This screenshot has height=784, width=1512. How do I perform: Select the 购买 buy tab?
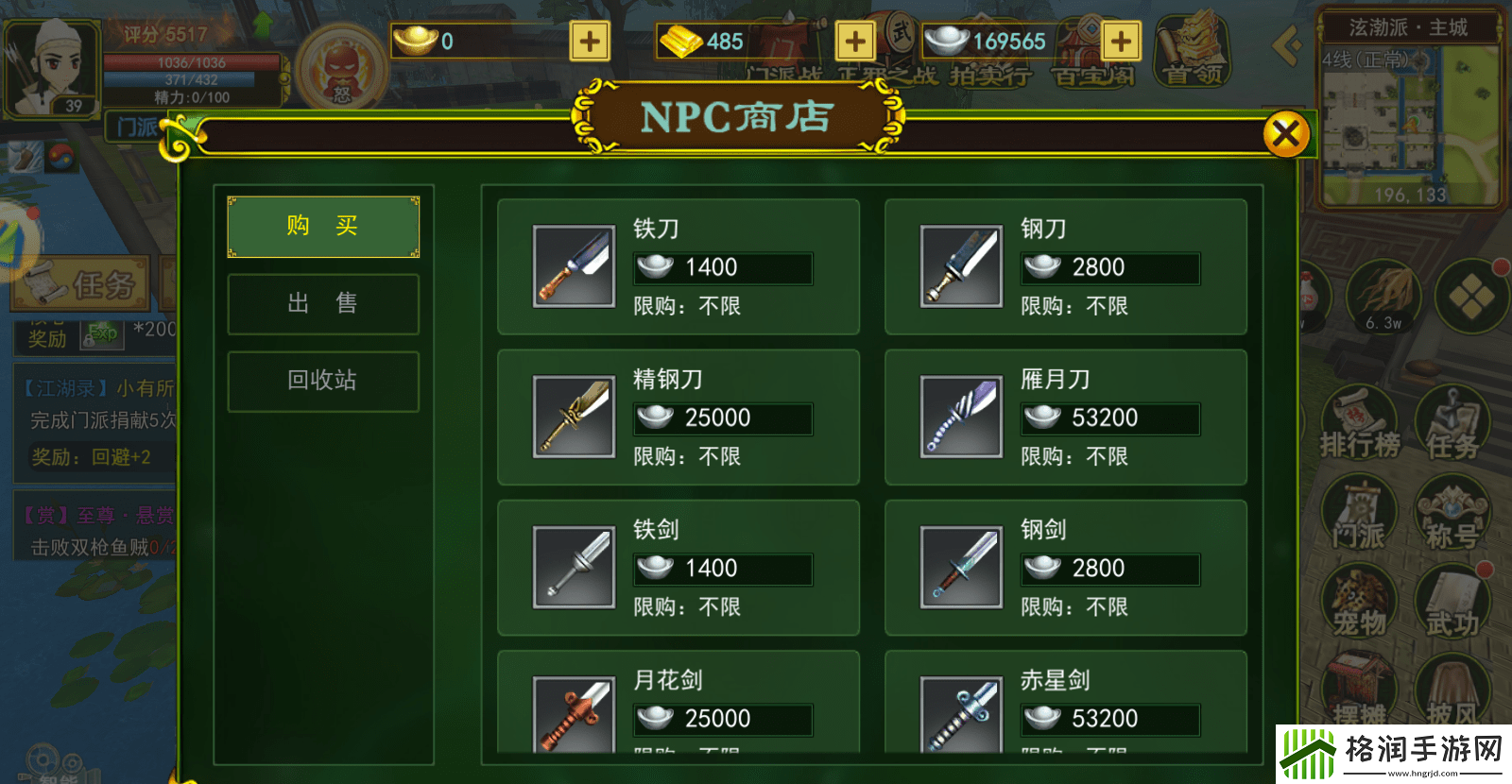tap(322, 226)
